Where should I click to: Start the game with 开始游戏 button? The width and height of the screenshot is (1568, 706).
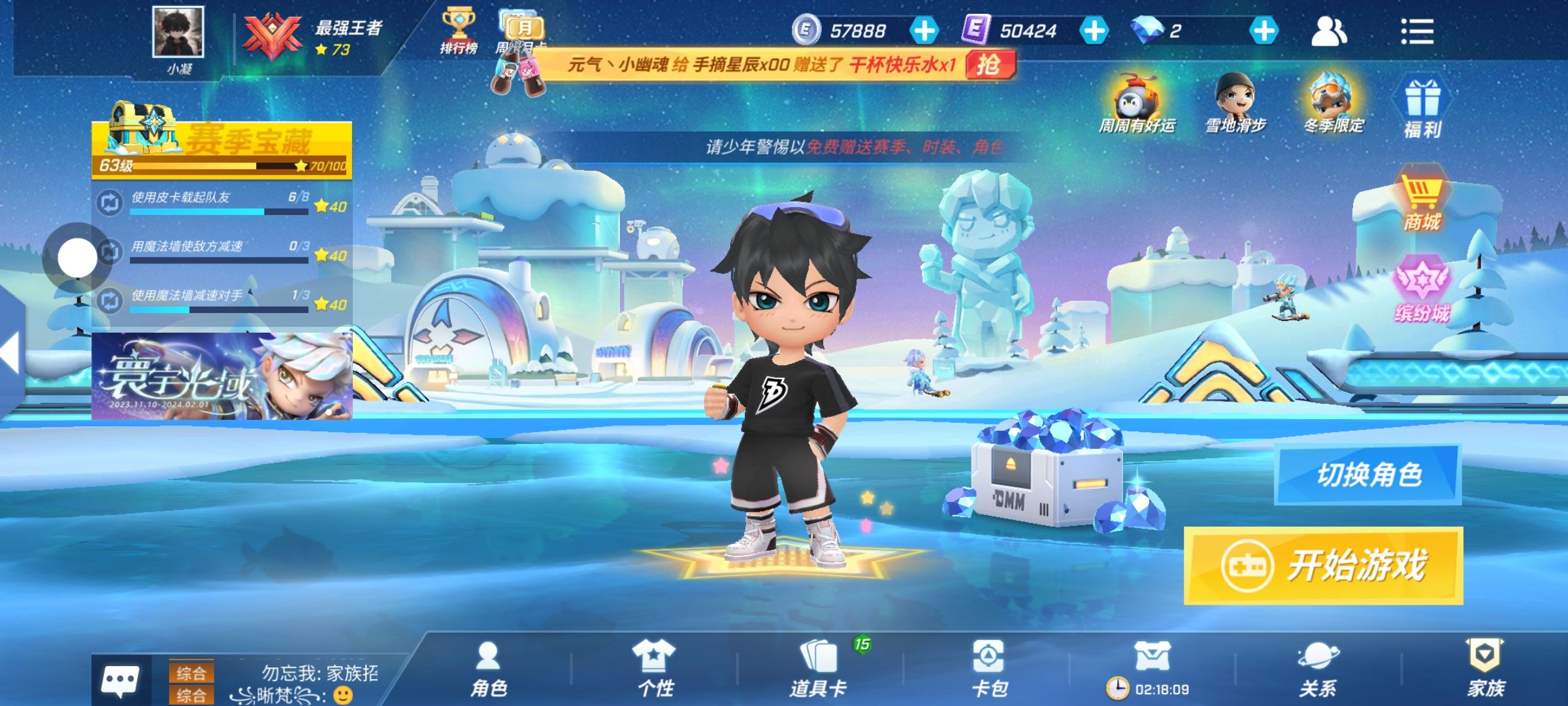click(x=1323, y=565)
